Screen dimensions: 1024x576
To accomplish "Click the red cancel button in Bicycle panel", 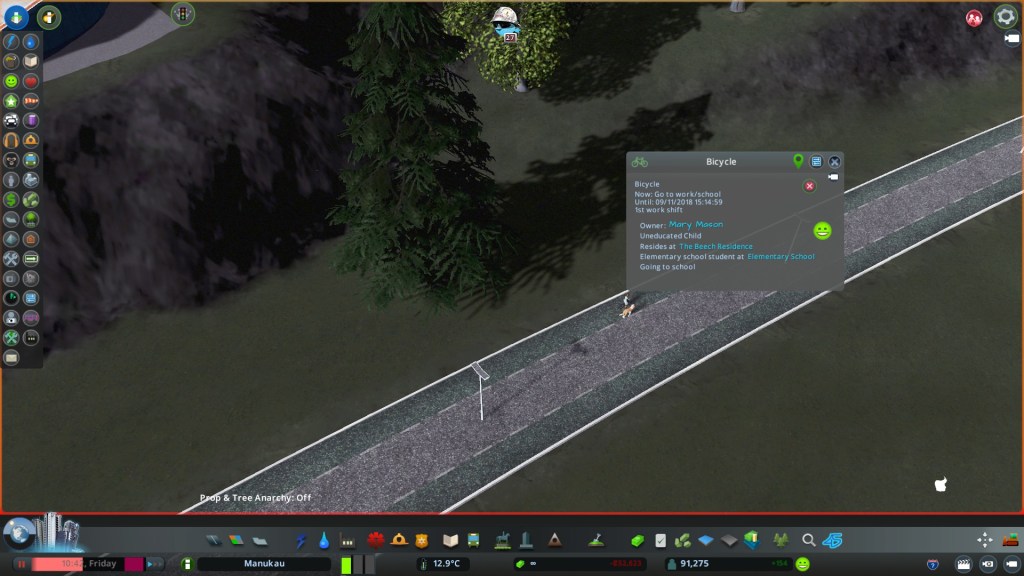I will (x=810, y=186).
